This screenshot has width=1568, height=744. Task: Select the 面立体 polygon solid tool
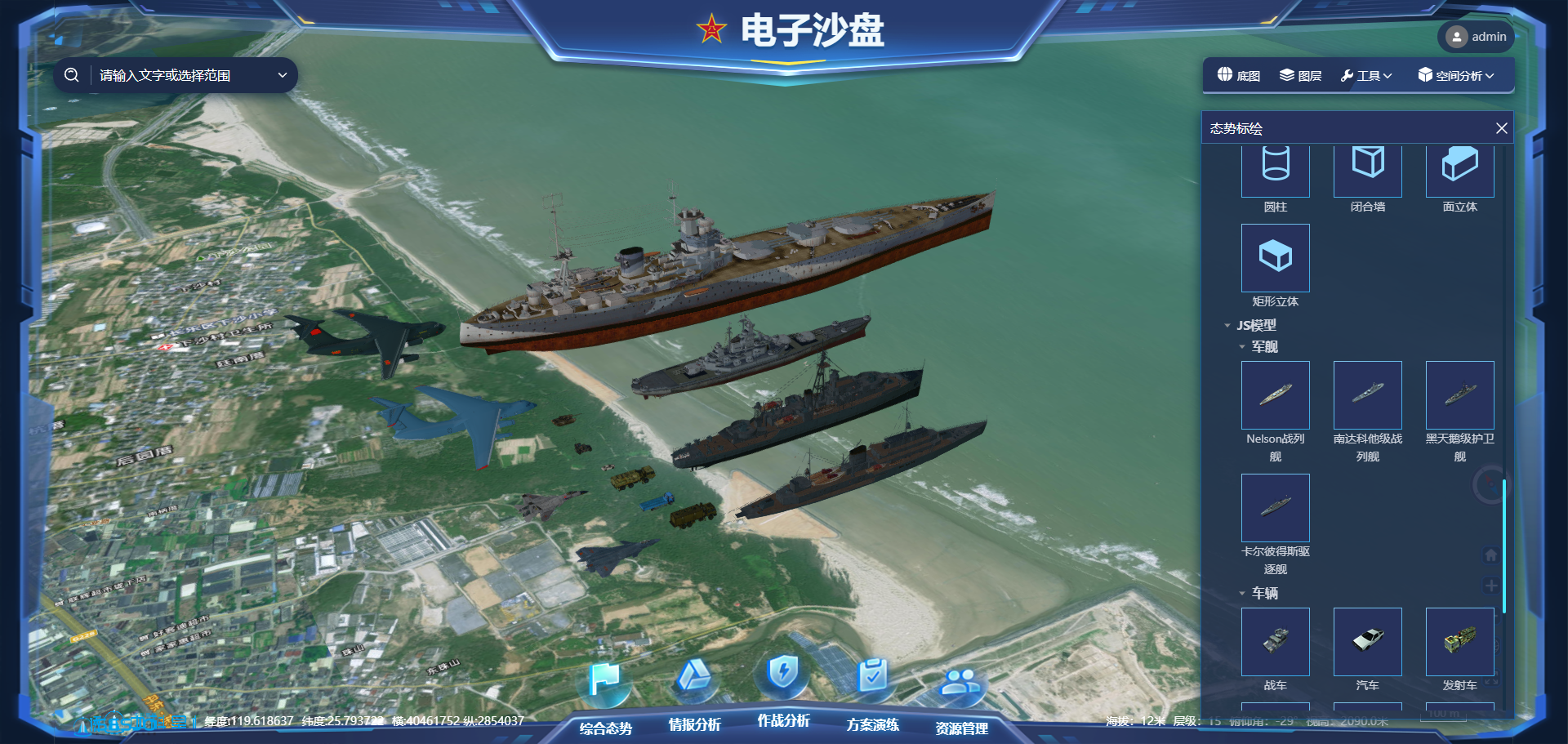click(x=1459, y=166)
